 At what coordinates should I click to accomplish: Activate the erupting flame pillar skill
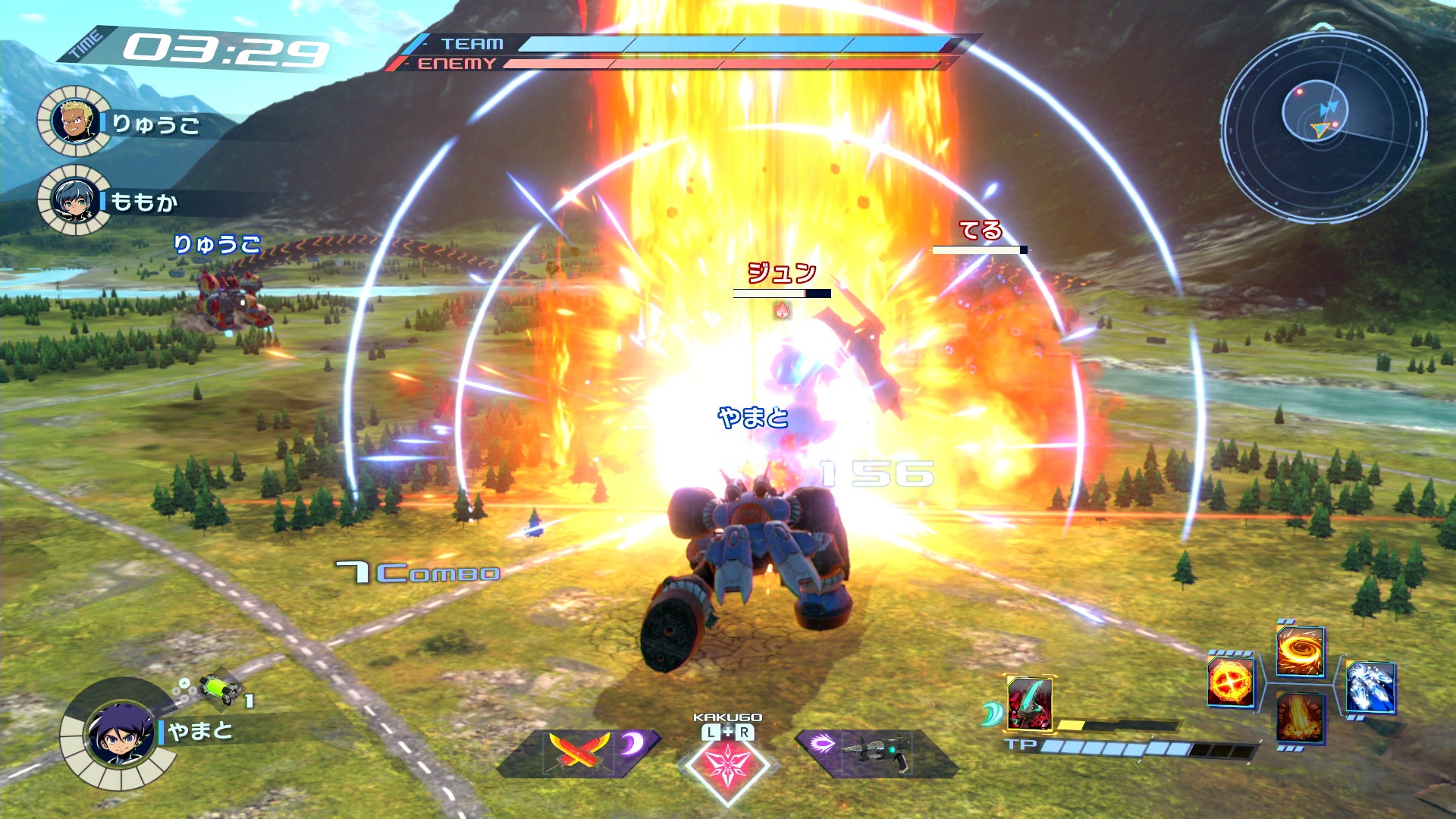click(1300, 717)
